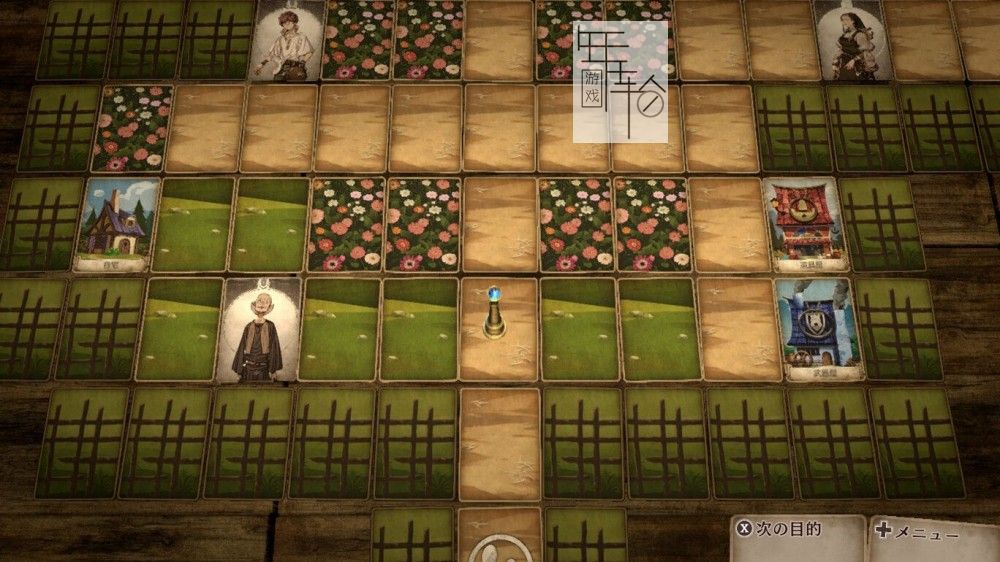Select the purple-roofed cottage card
The height and width of the screenshot is (562, 1000).
(x=118, y=225)
